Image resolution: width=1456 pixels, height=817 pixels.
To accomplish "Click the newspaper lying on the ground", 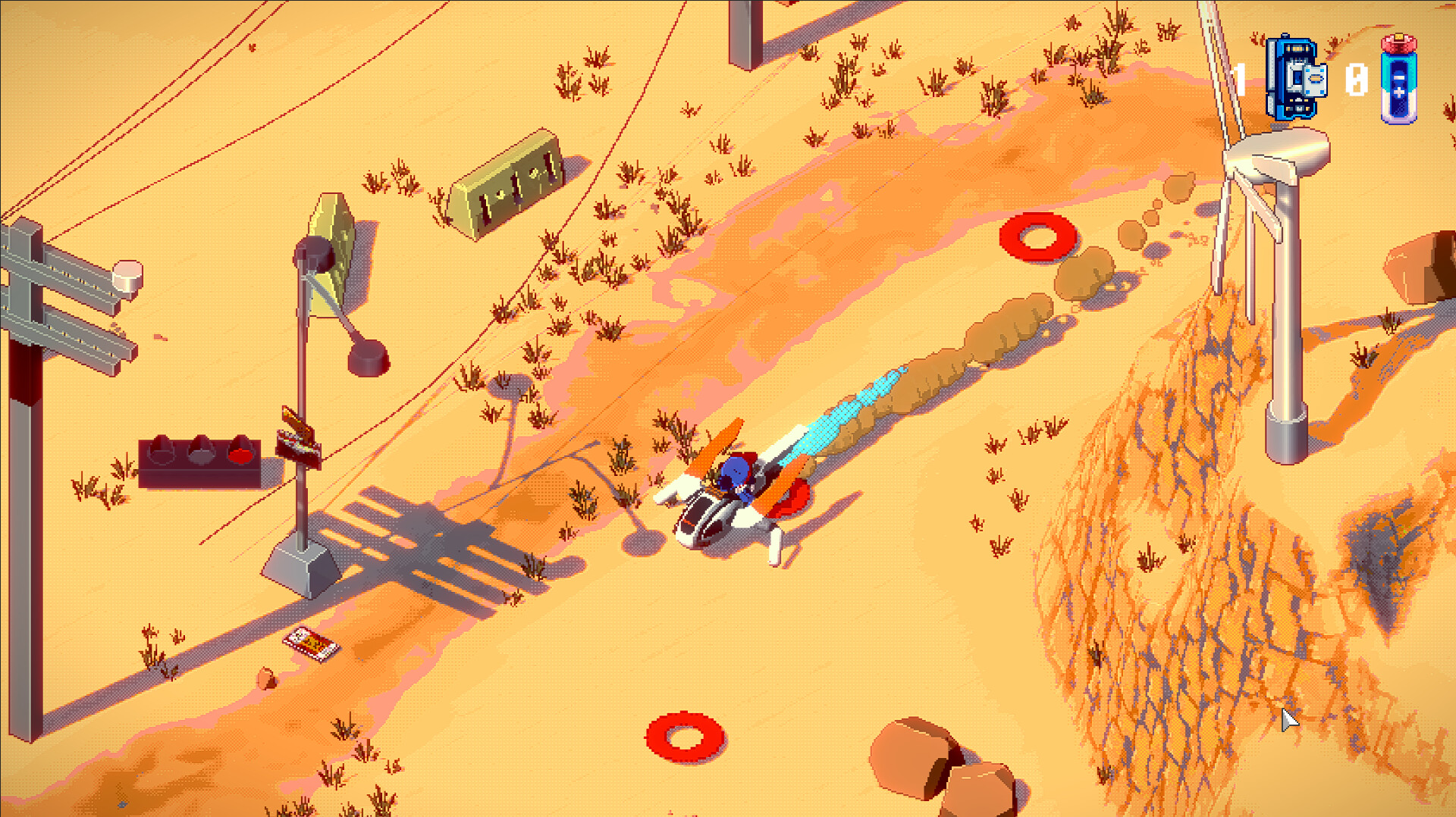I will pyautogui.click(x=311, y=640).
